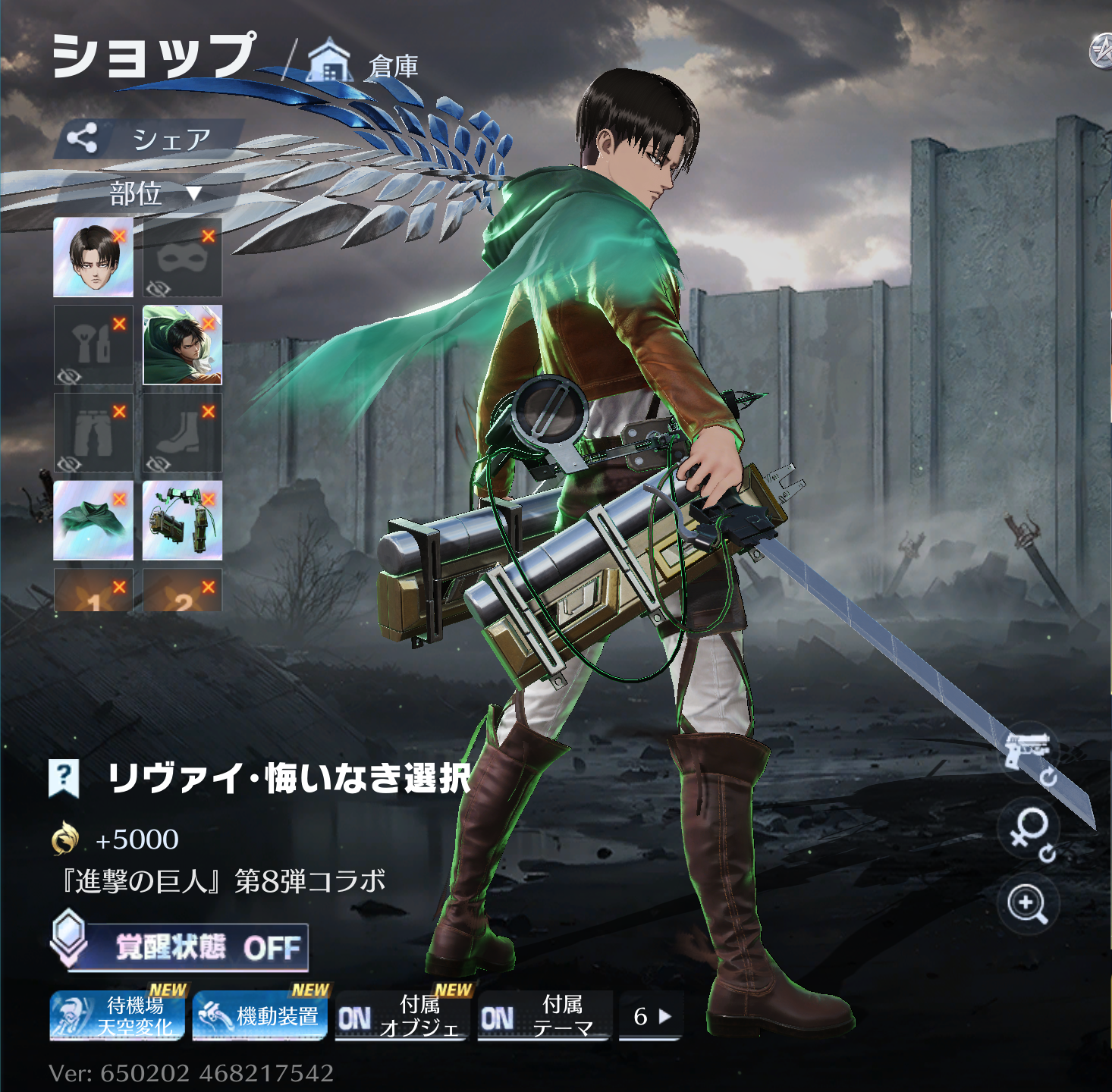The image size is (1112, 1092).
Task: Select the Levi face slot
Action: tap(93, 257)
